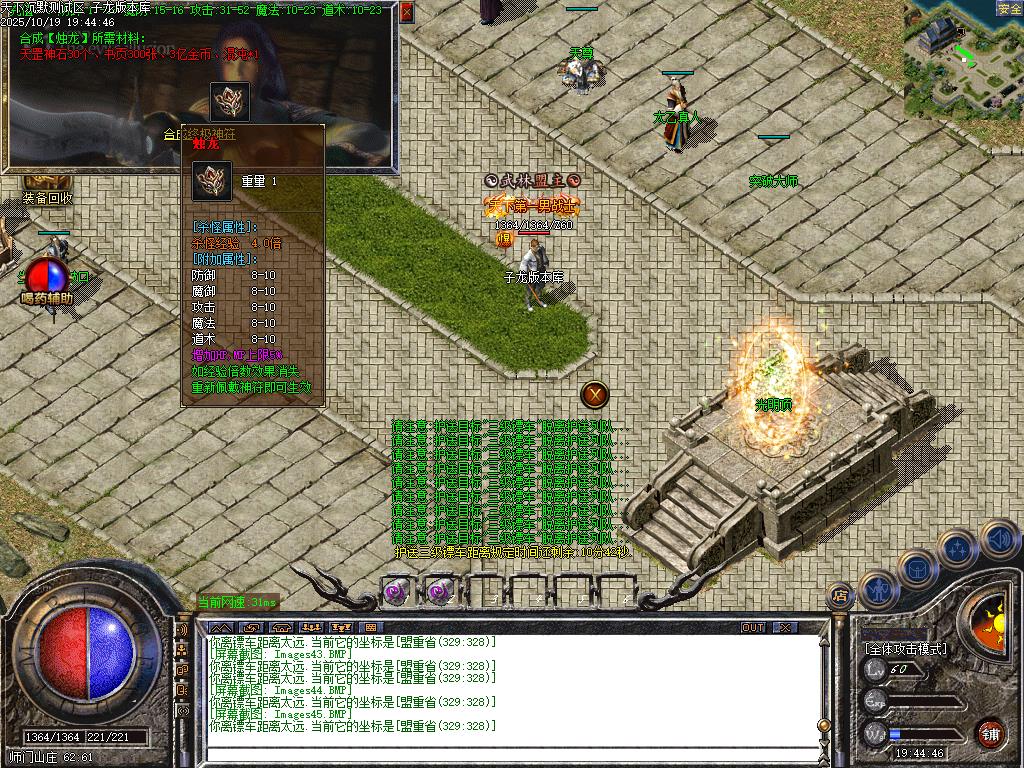Open the 店 shop button

[x=840, y=597]
